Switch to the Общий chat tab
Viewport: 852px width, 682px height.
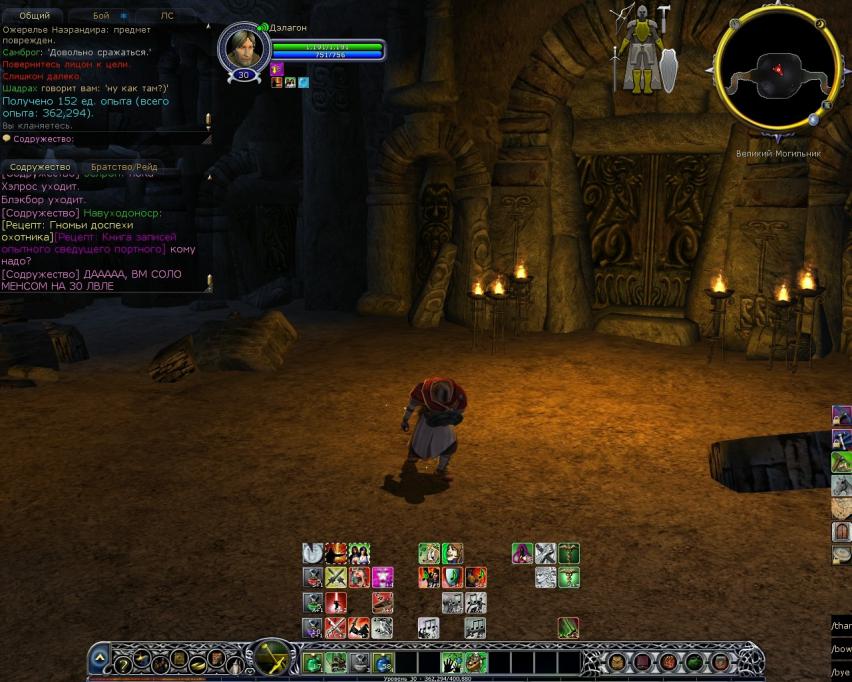(x=34, y=16)
